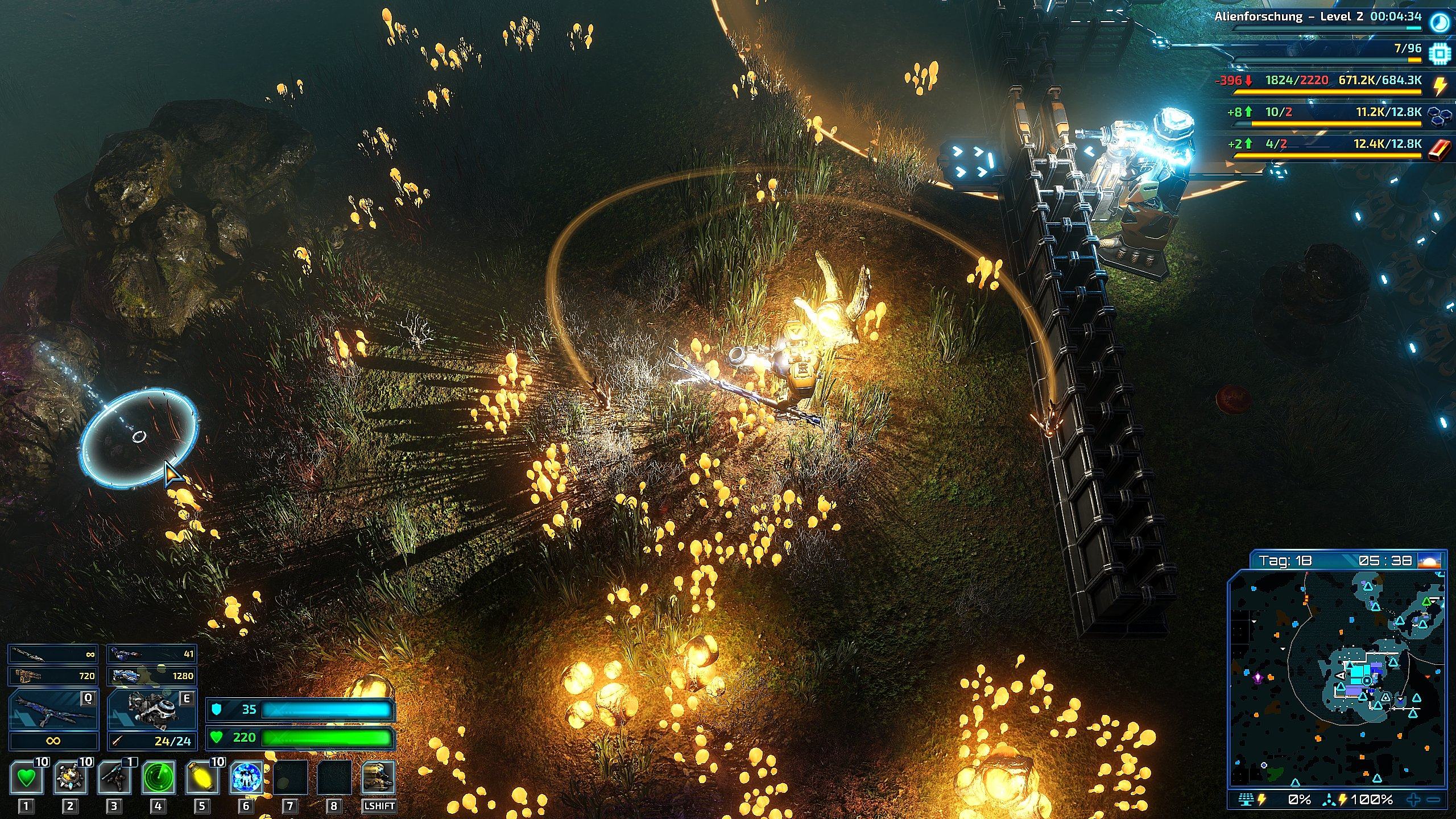Select the purple crystal marker on minimap
Image resolution: width=1456 pixels, height=819 pixels.
click(x=1258, y=678)
